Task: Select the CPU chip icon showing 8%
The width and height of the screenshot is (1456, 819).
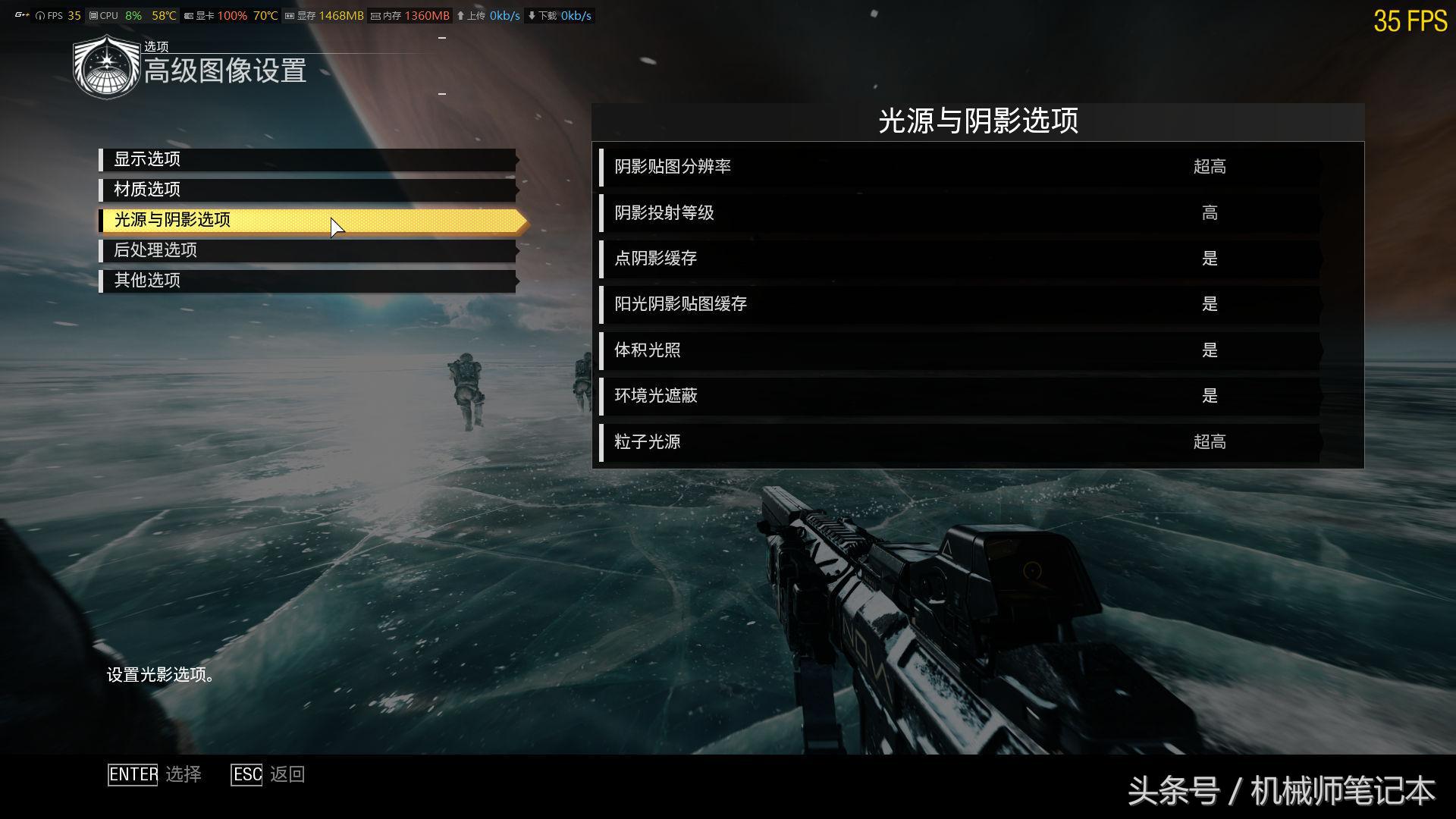Action: [x=94, y=14]
